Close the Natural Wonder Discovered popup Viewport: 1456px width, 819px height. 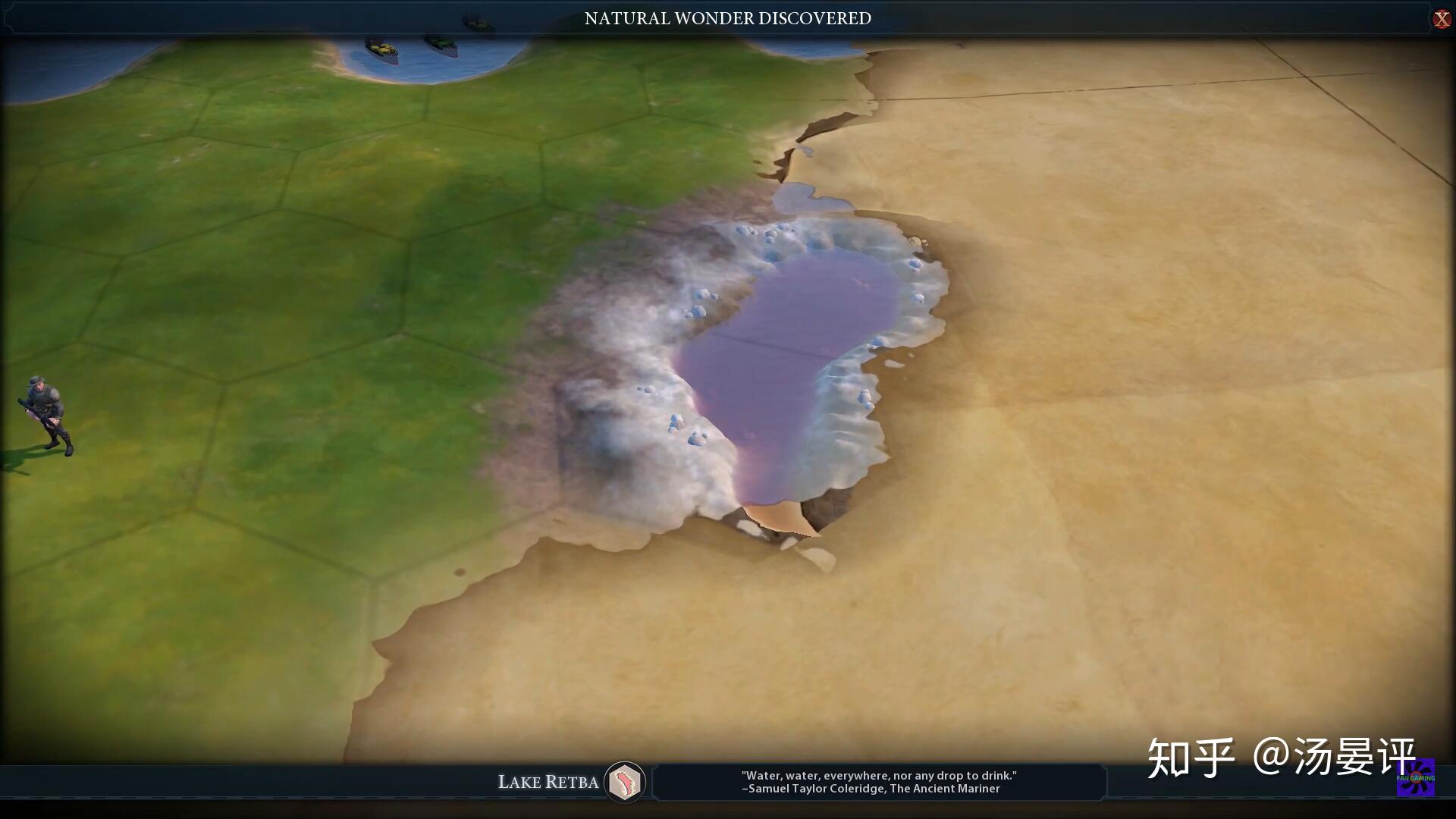pyautogui.click(x=1442, y=19)
